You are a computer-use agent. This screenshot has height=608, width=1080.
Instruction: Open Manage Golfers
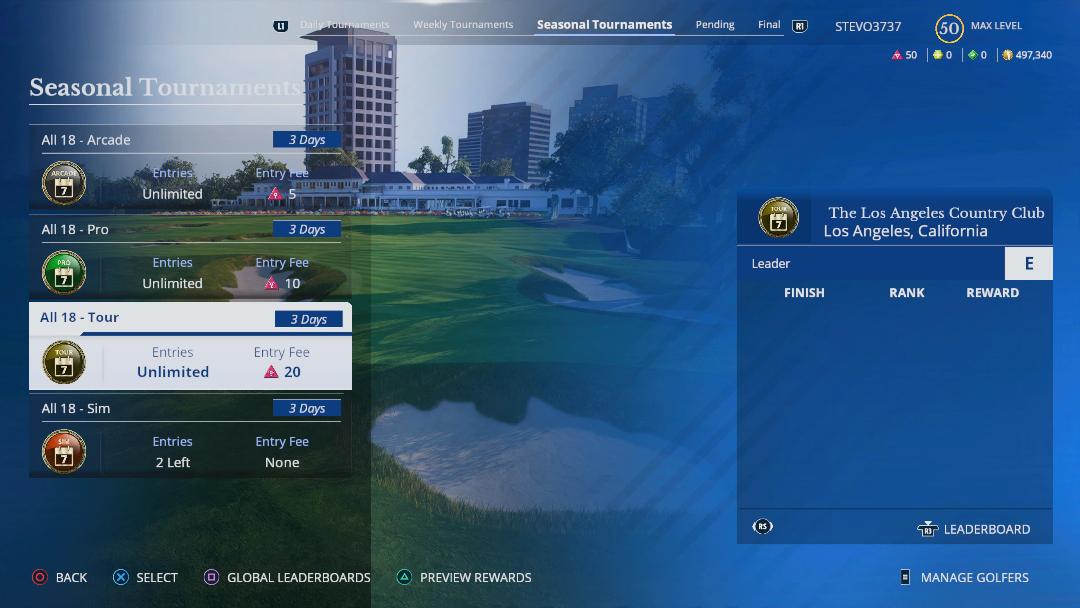964,577
